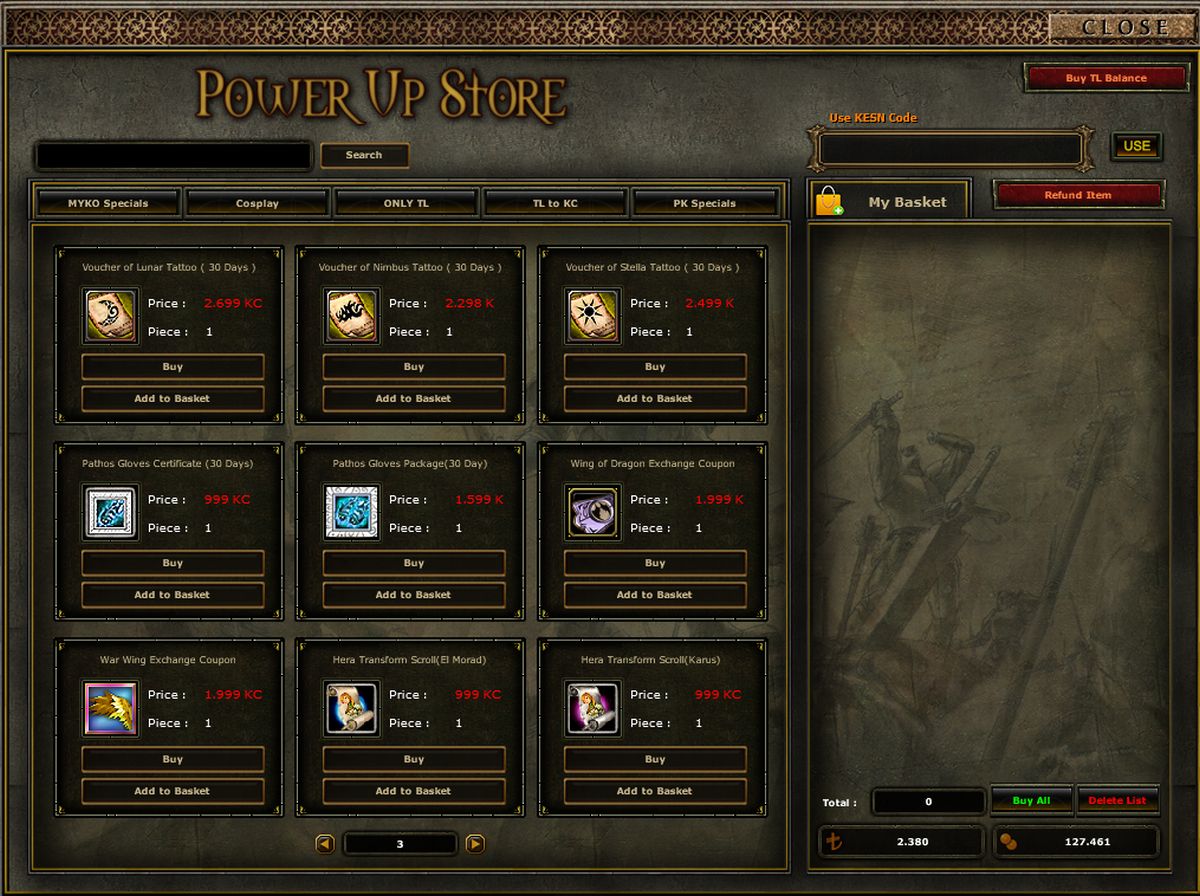Buy all items in the basket
This screenshot has height=896, width=1200.
[x=1031, y=801]
